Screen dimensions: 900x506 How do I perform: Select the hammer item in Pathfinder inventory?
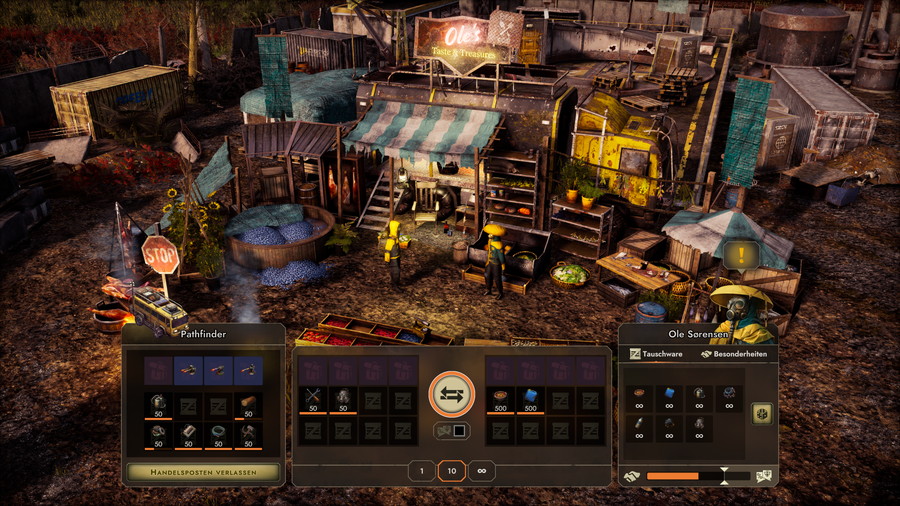click(x=248, y=431)
